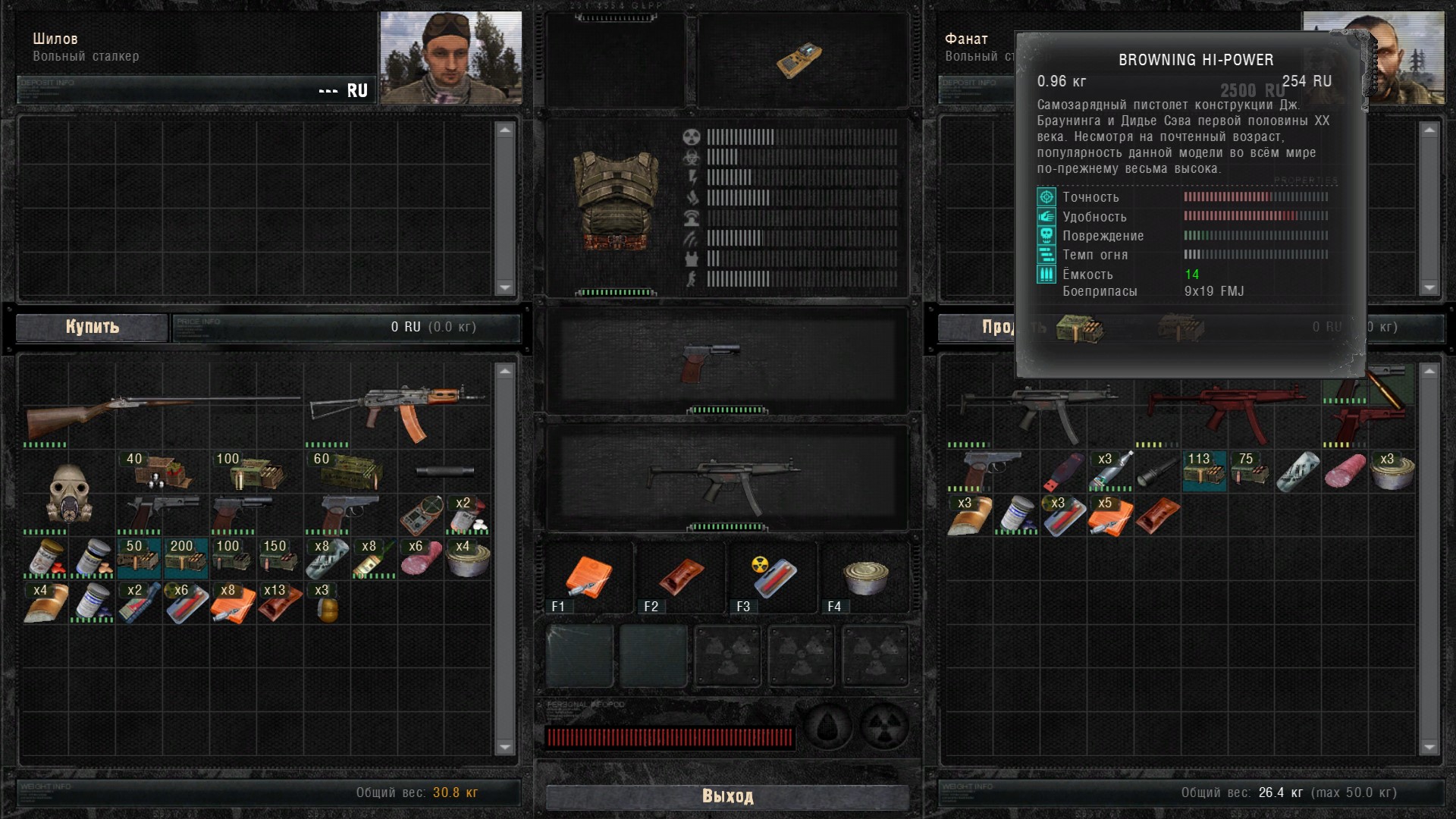Click the black suppressor item
Viewport: 1456px width, 819px height.
pos(445,472)
